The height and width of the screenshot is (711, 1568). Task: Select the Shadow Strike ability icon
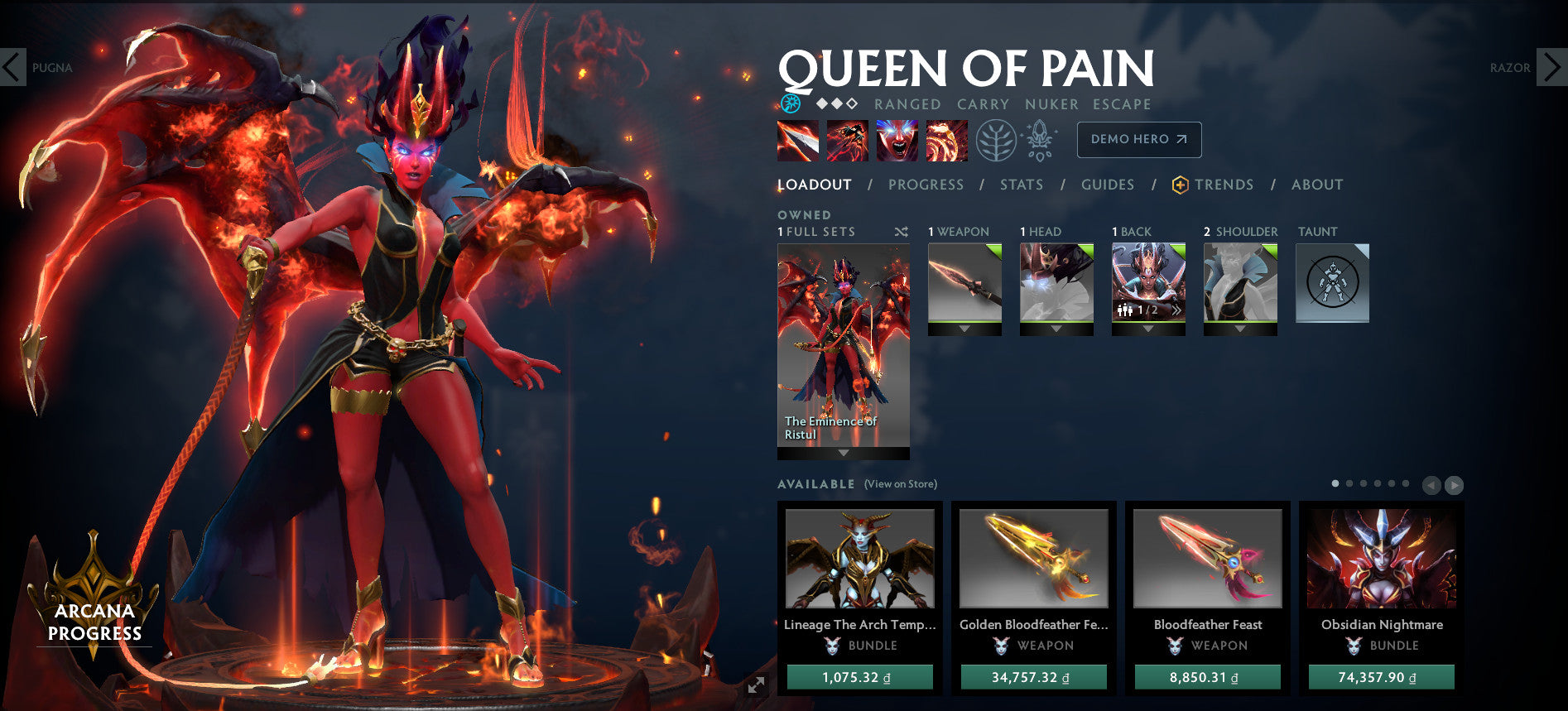point(798,140)
